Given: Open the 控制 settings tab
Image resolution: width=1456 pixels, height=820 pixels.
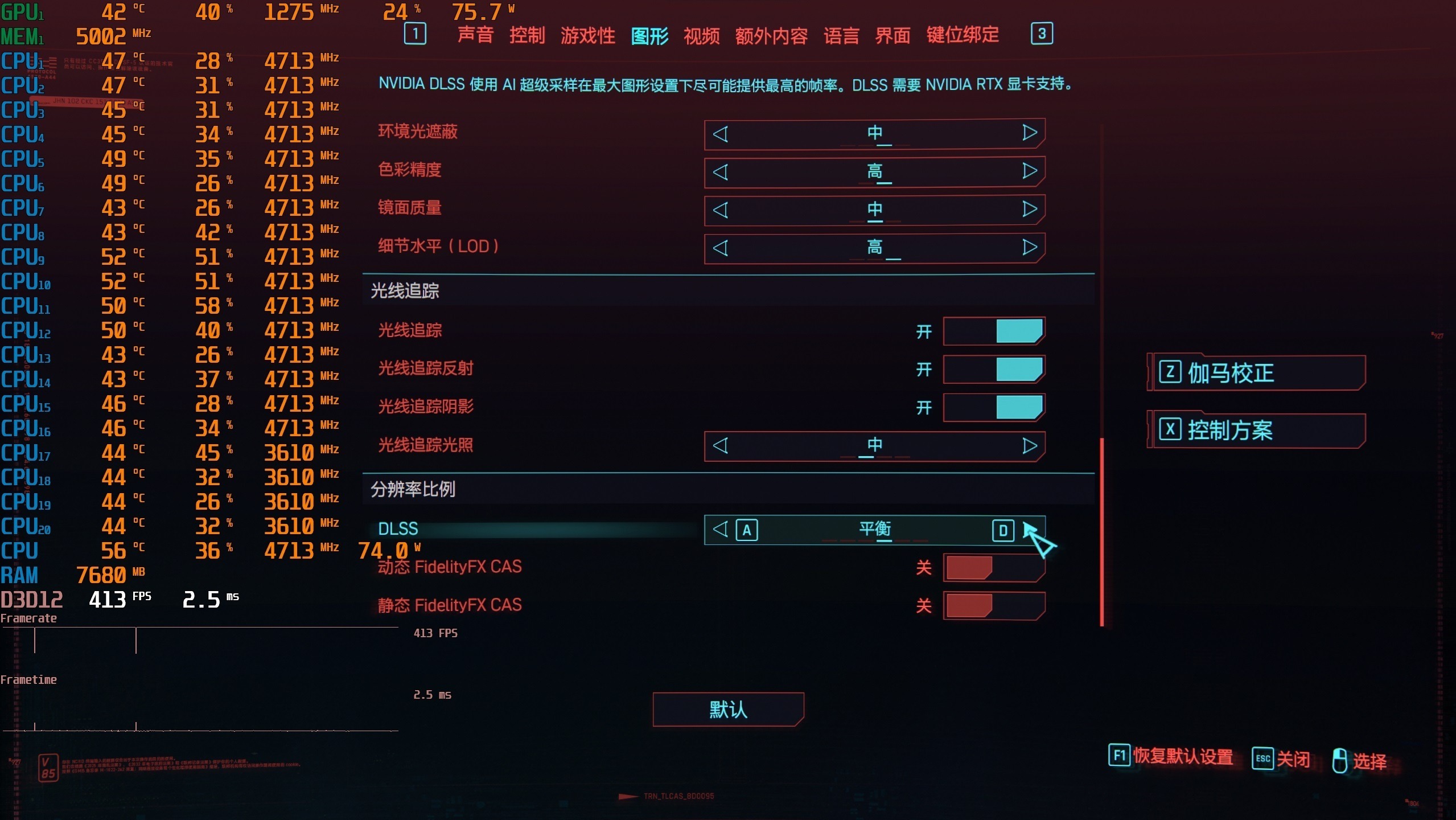Looking at the screenshot, I should pos(527,35).
